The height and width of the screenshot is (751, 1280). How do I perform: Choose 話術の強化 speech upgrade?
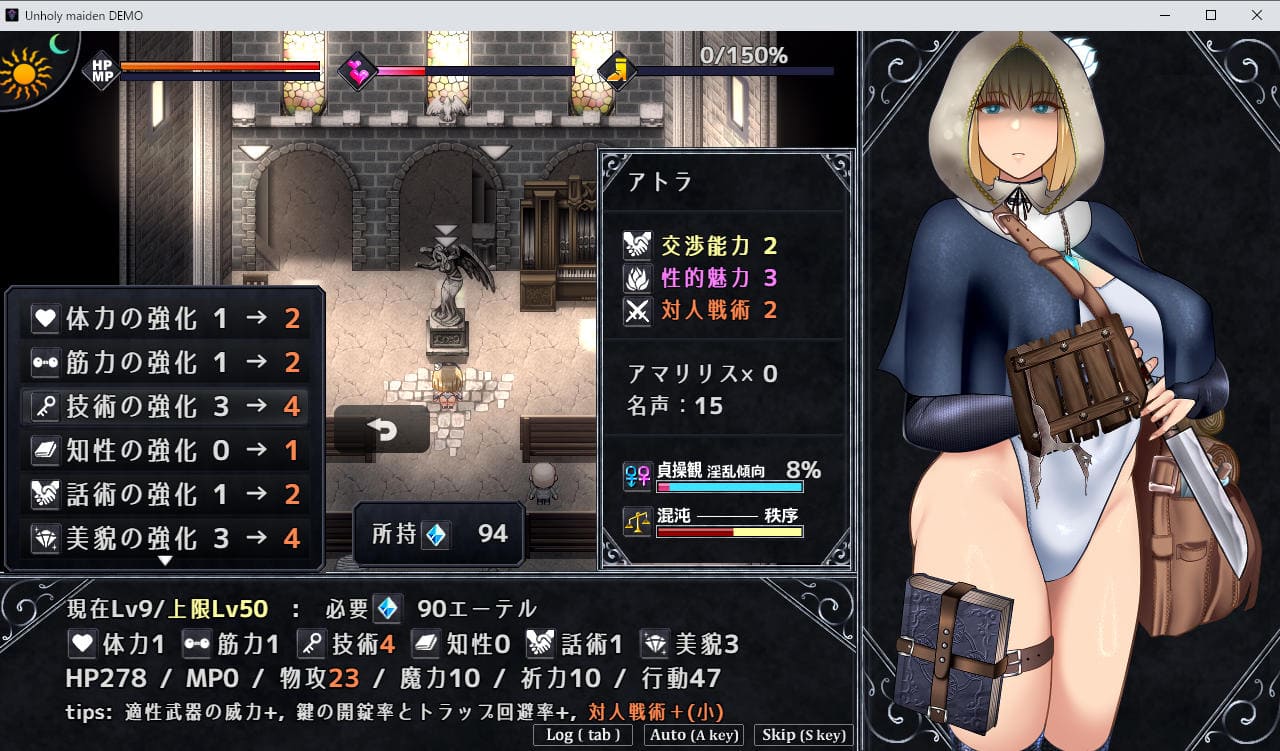tap(165, 495)
